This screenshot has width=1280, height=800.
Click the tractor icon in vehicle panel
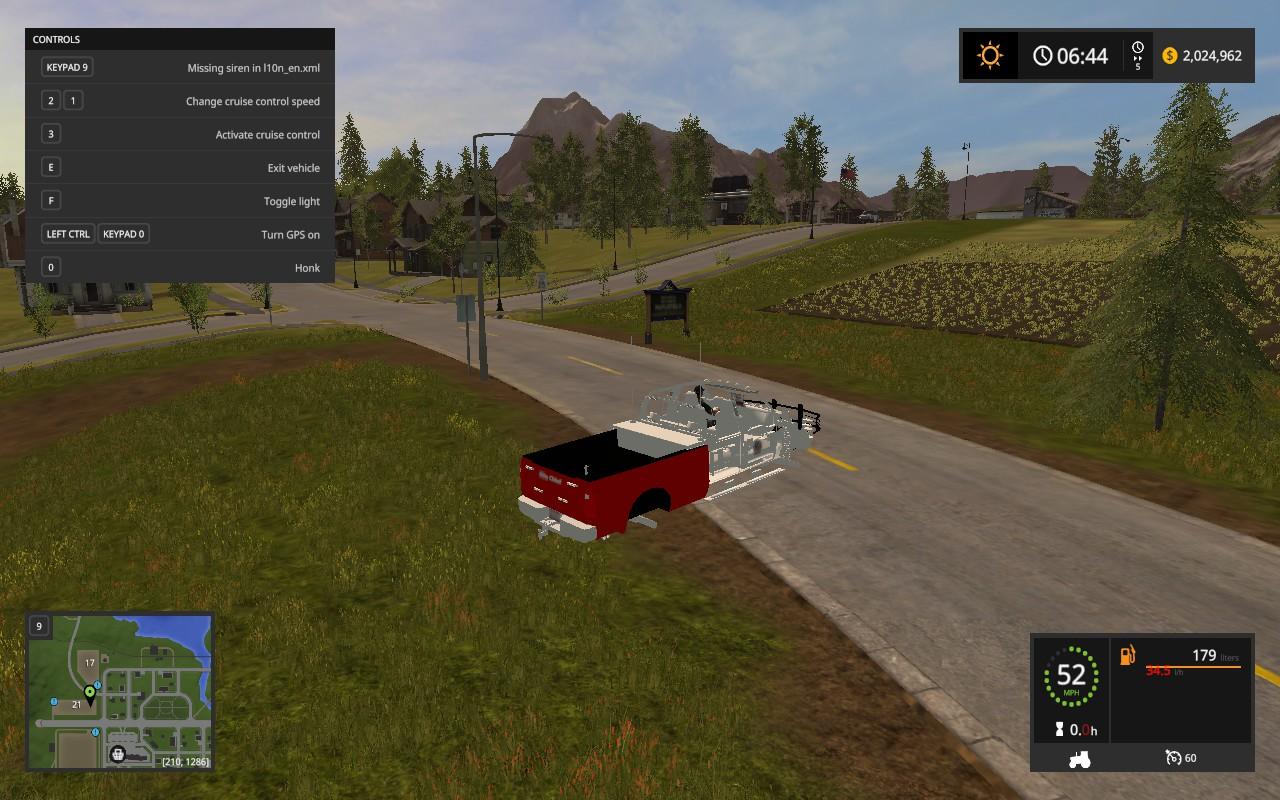click(1079, 759)
